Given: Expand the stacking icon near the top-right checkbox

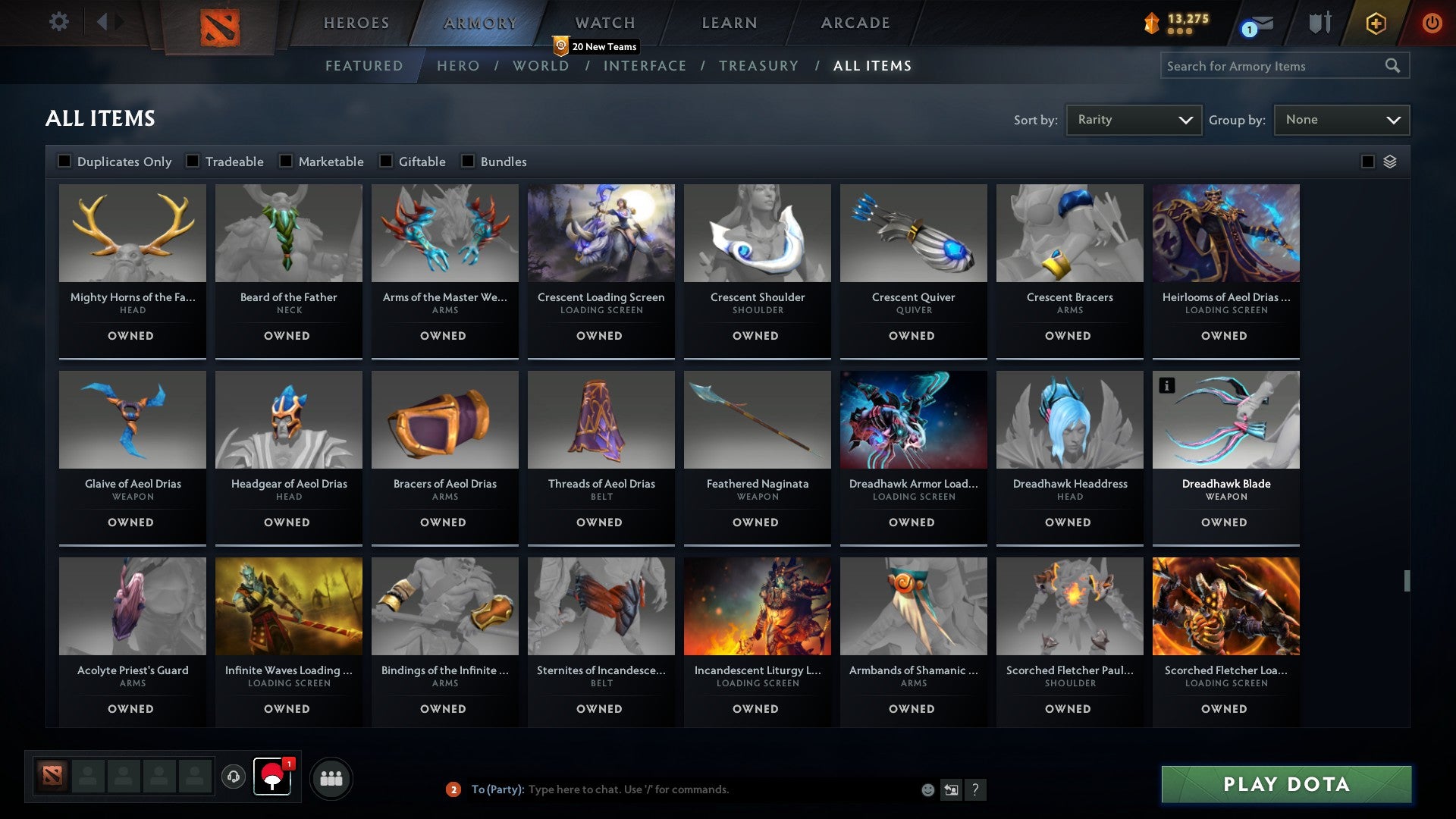Looking at the screenshot, I should [x=1390, y=162].
